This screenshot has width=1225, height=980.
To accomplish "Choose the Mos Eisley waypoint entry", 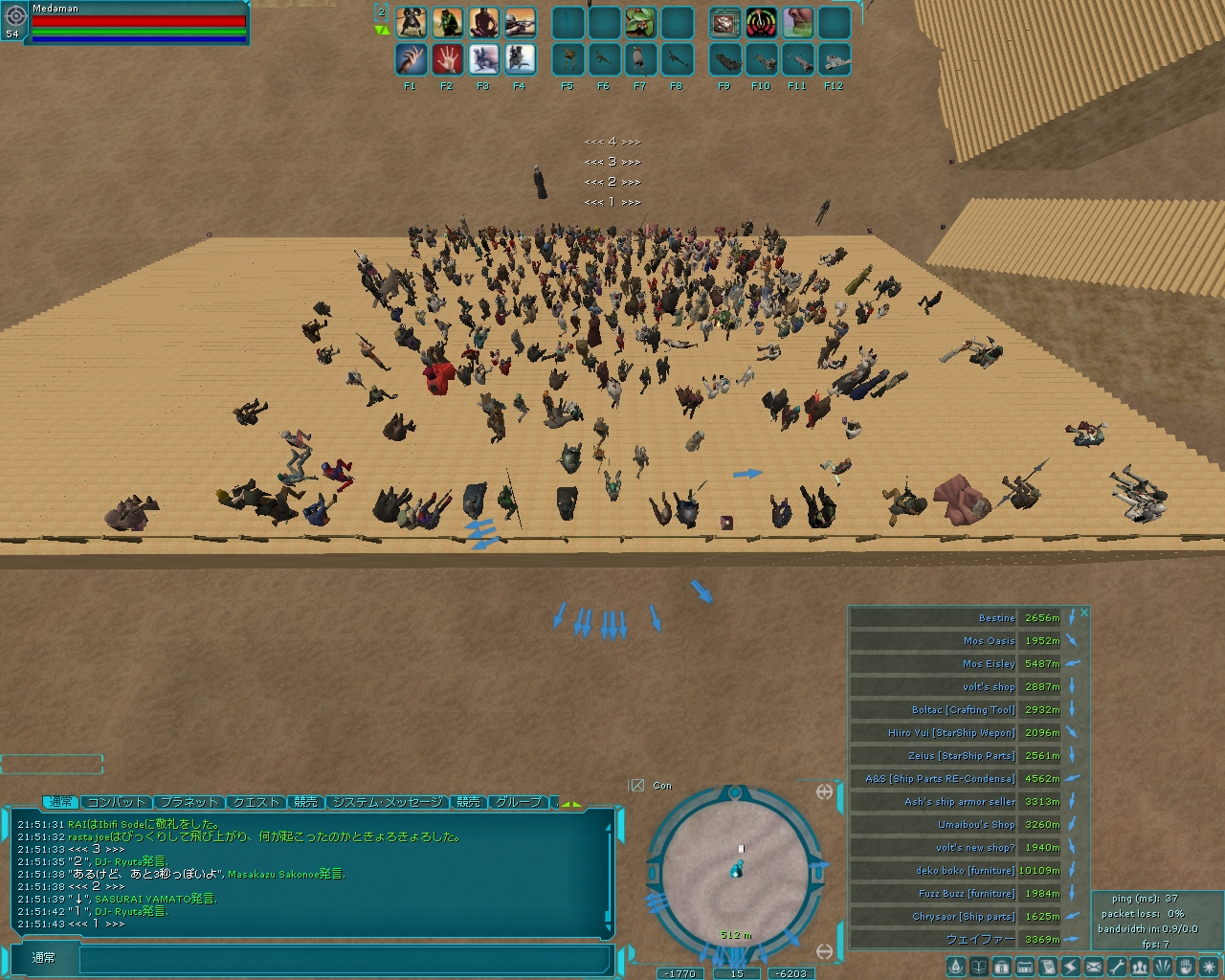I will pos(957,664).
